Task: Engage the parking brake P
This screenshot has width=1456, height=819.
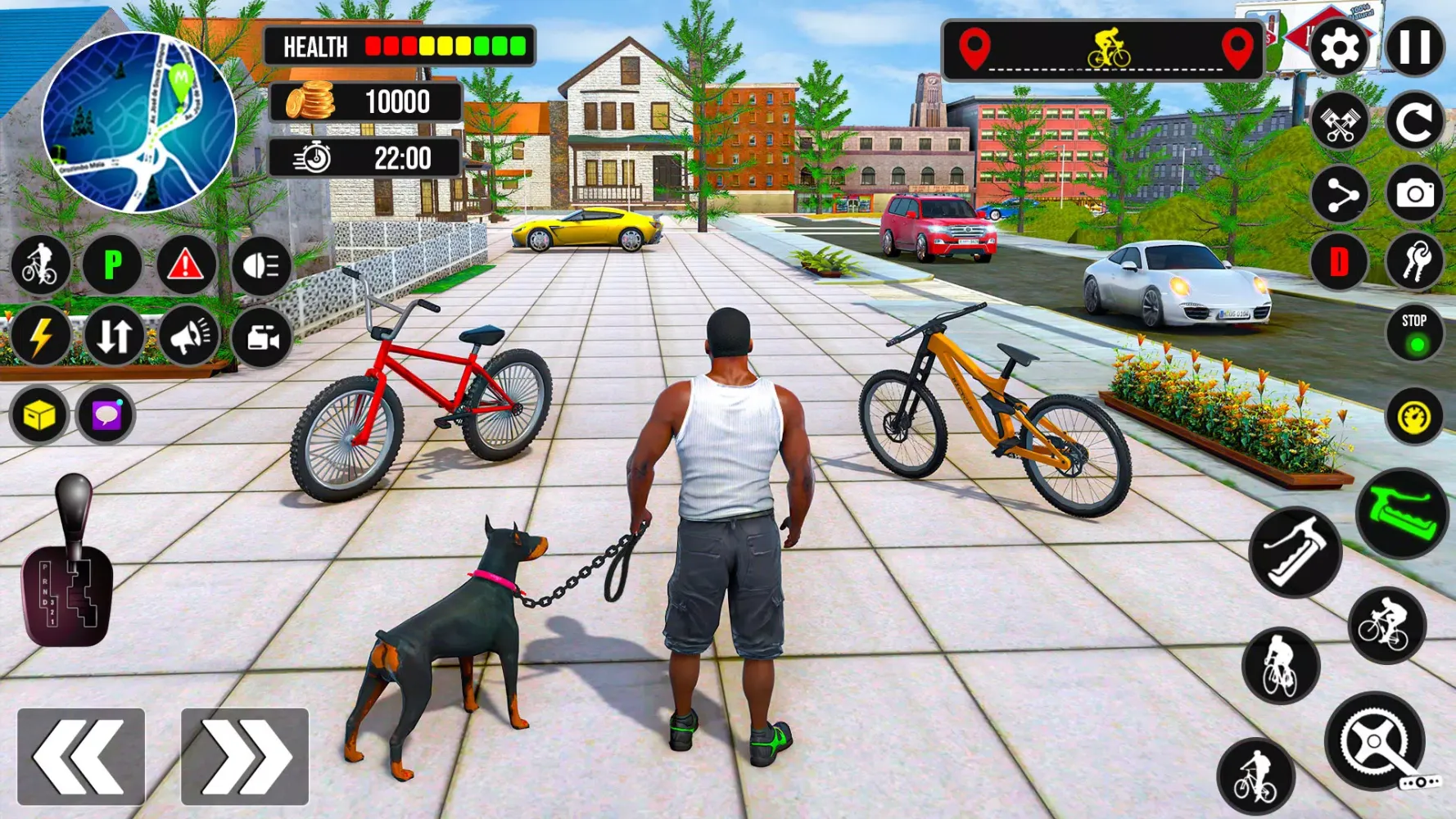Action: tap(113, 264)
